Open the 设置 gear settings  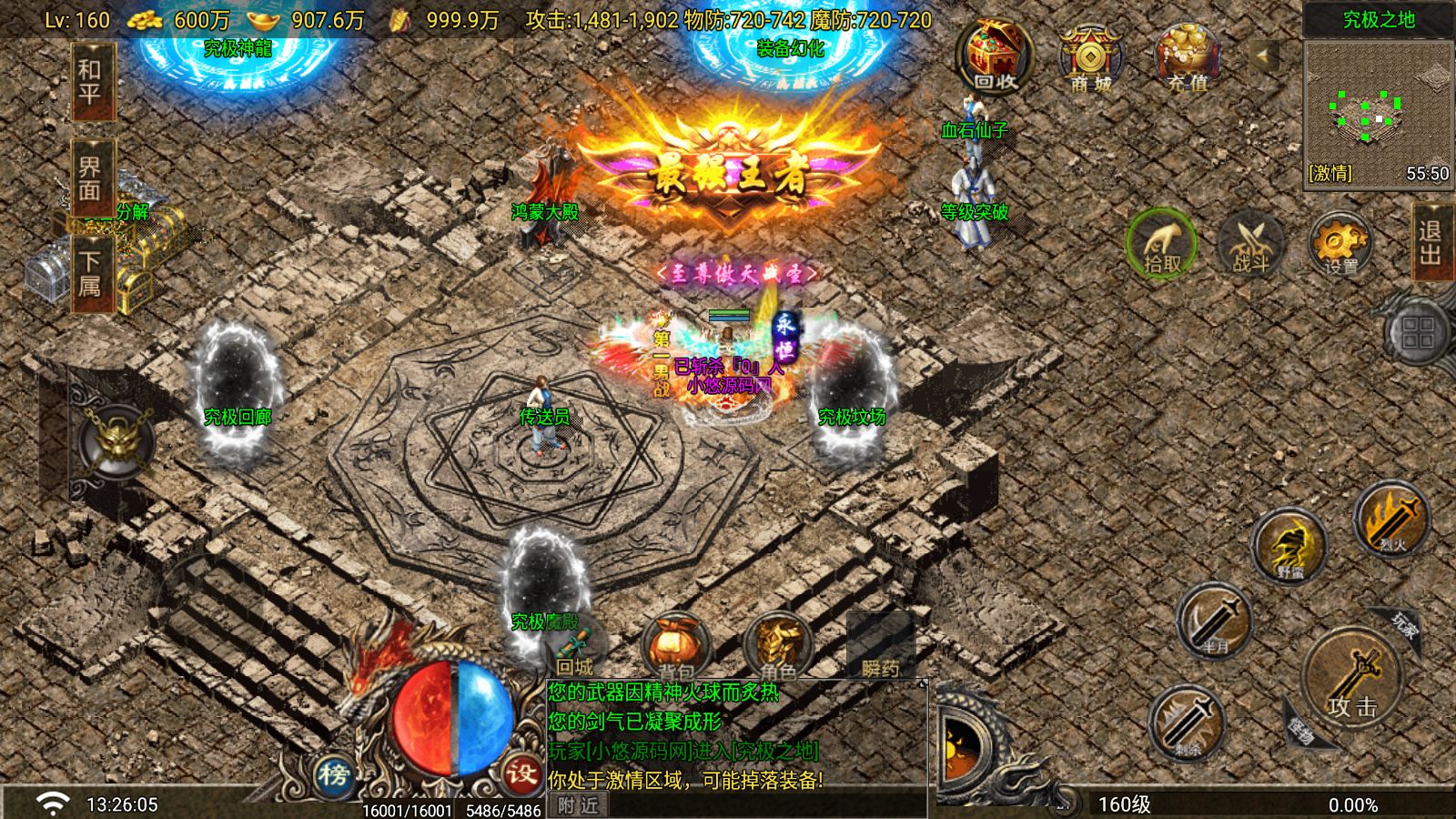[x=1340, y=244]
